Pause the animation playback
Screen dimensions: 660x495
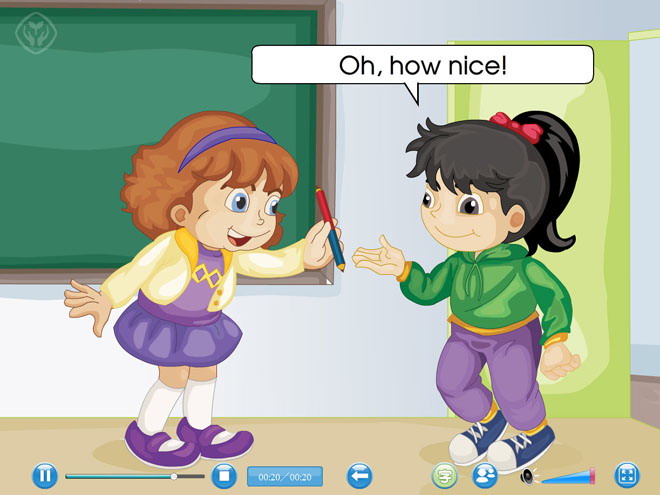[45, 475]
